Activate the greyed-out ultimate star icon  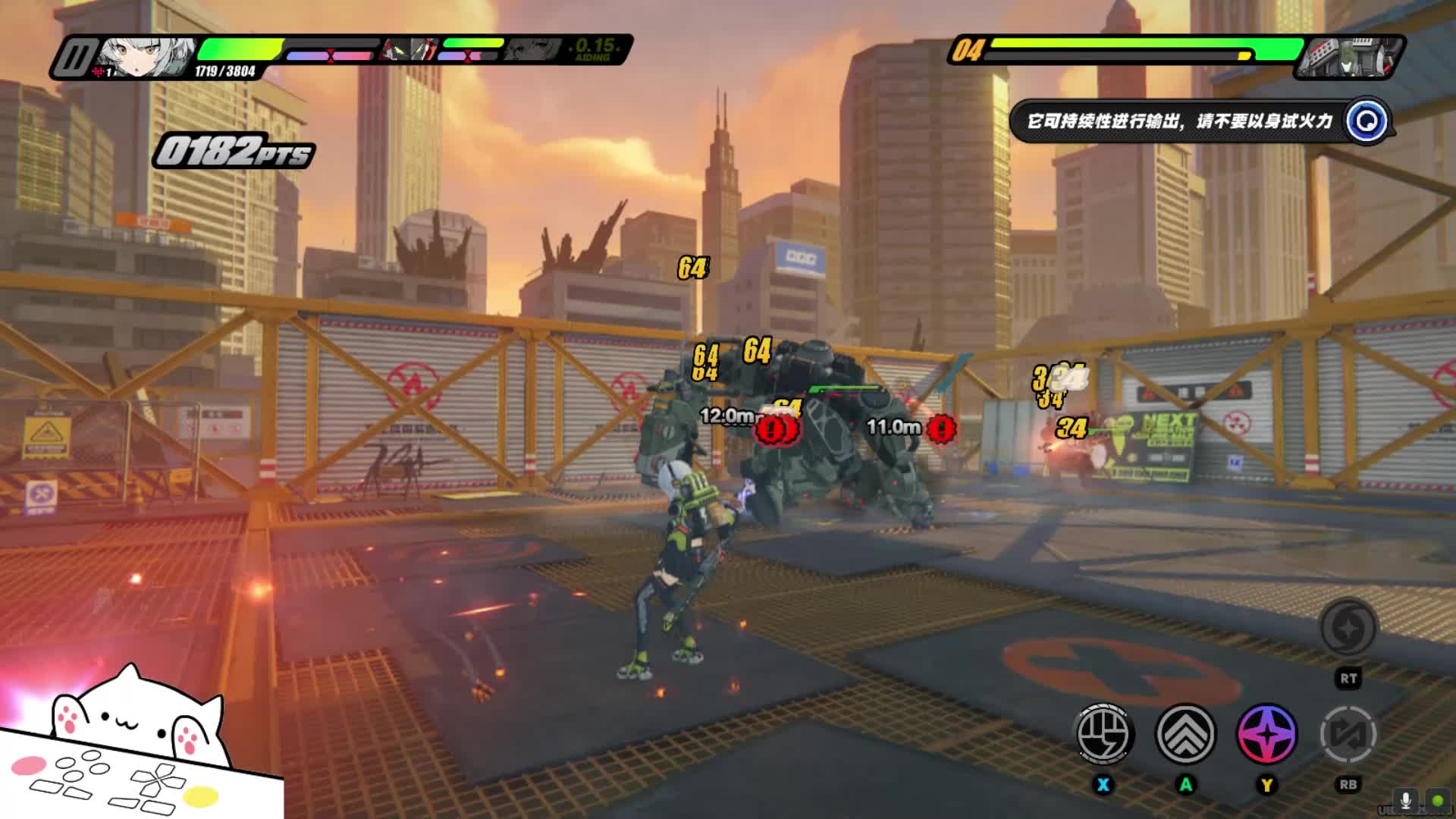coord(1348,628)
